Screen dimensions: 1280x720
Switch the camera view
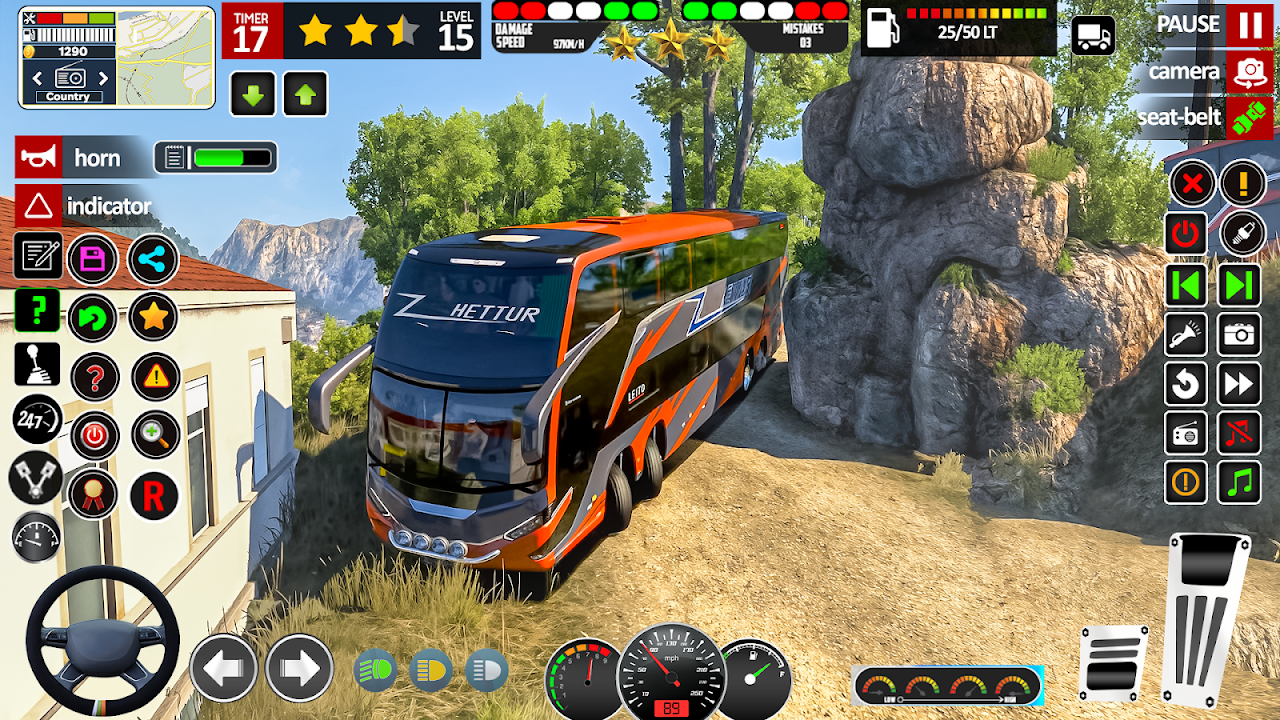[x=1249, y=71]
